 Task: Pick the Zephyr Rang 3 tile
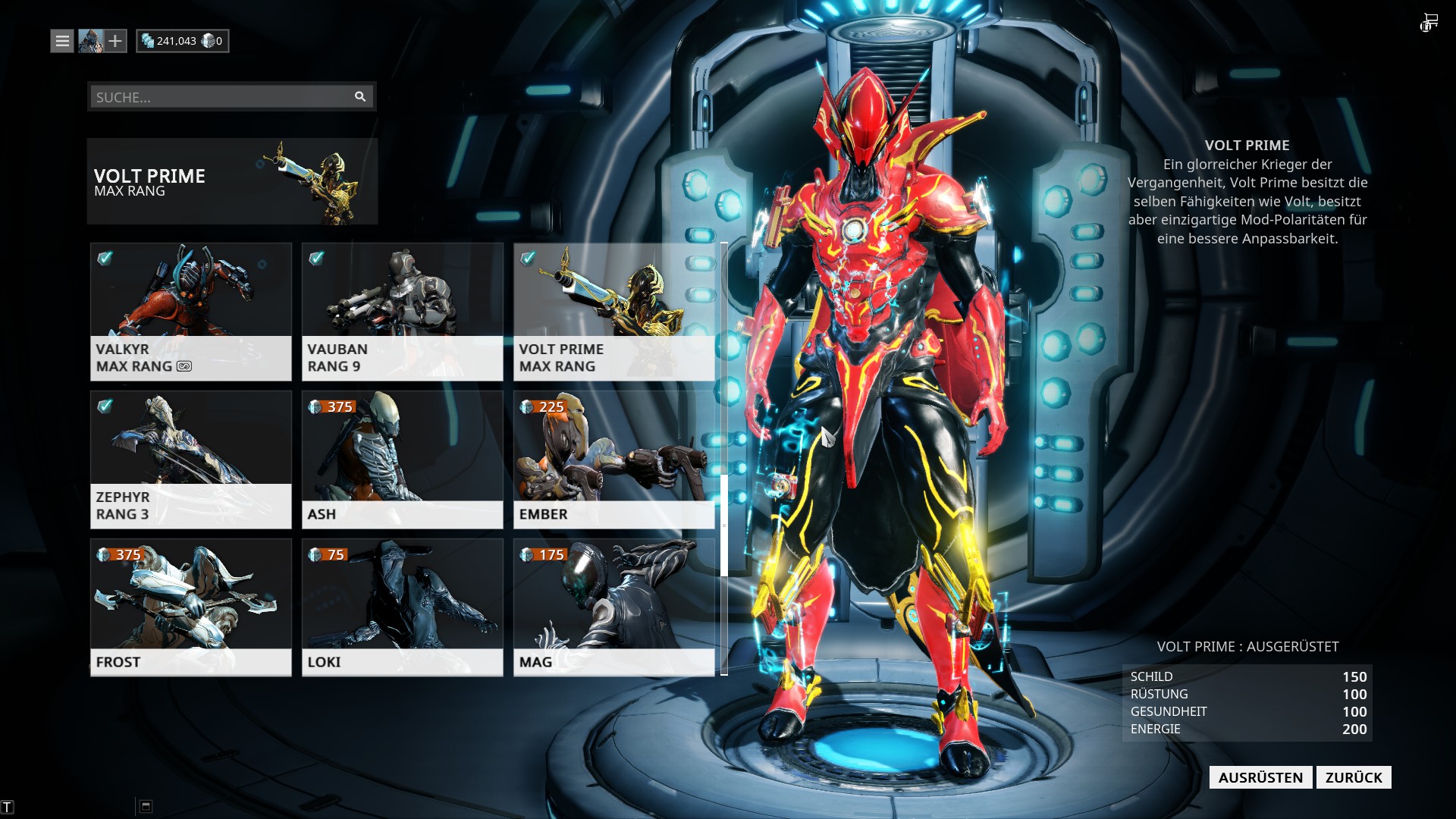tap(190, 459)
